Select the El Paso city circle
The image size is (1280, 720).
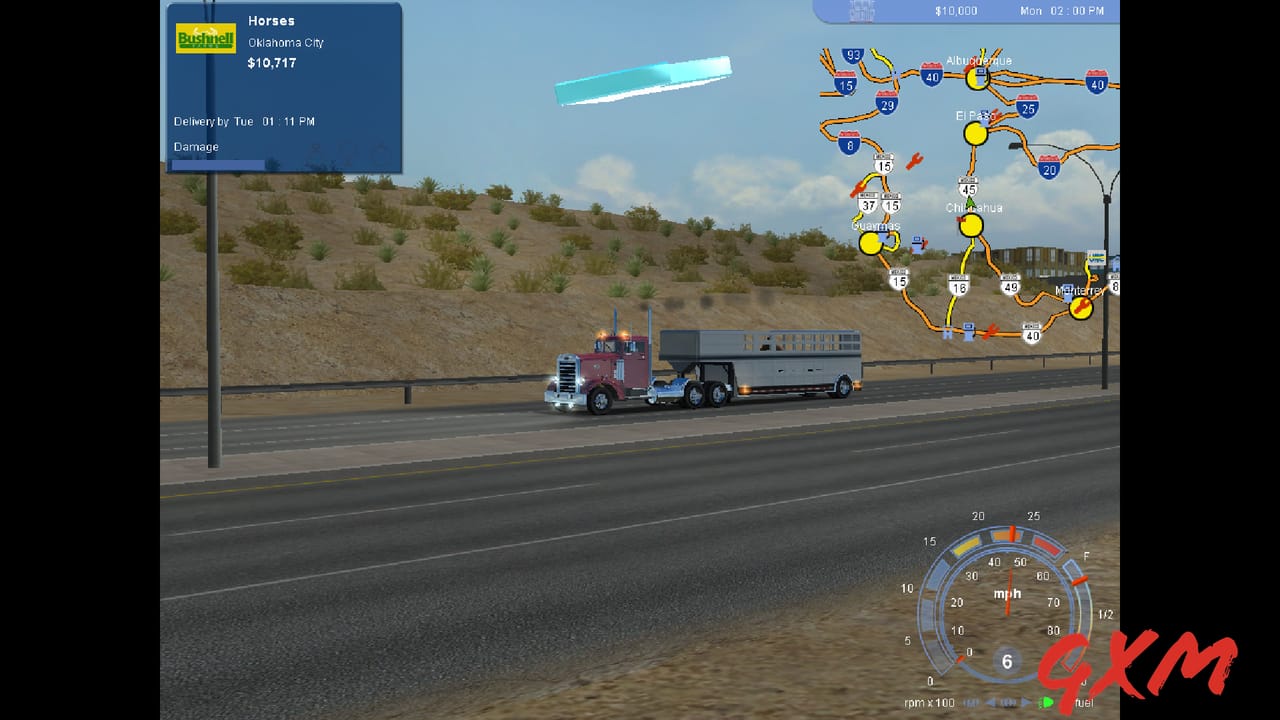coord(973,131)
